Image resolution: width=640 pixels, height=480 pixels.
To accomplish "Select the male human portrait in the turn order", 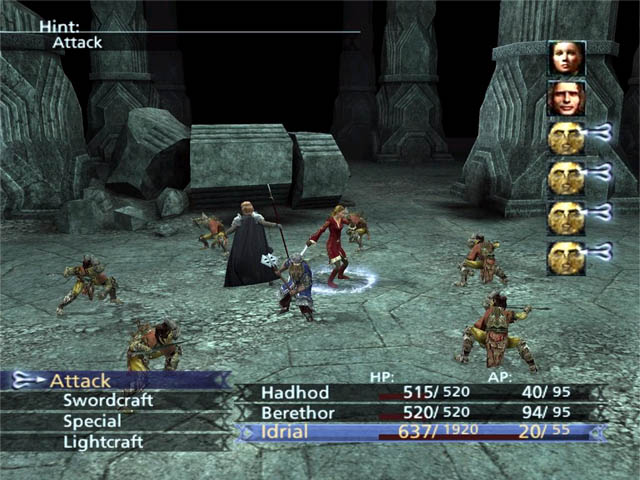I will point(566,98).
